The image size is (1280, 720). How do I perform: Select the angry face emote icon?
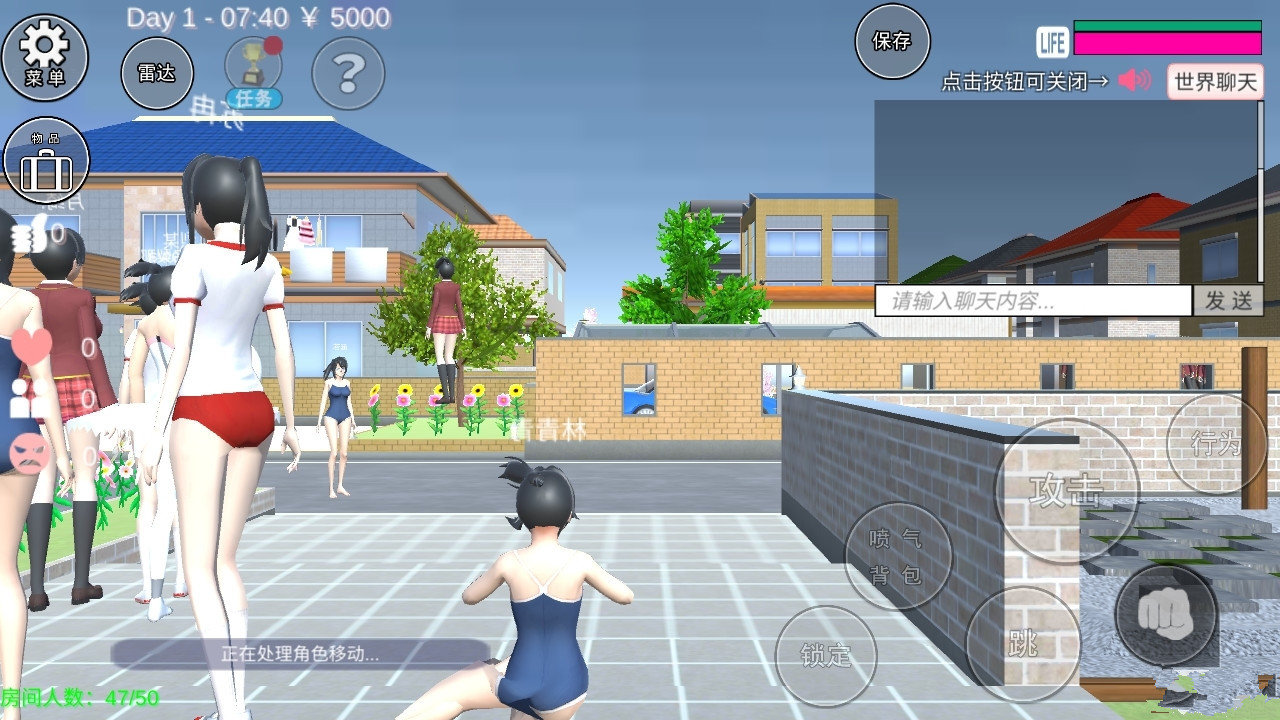pos(27,450)
